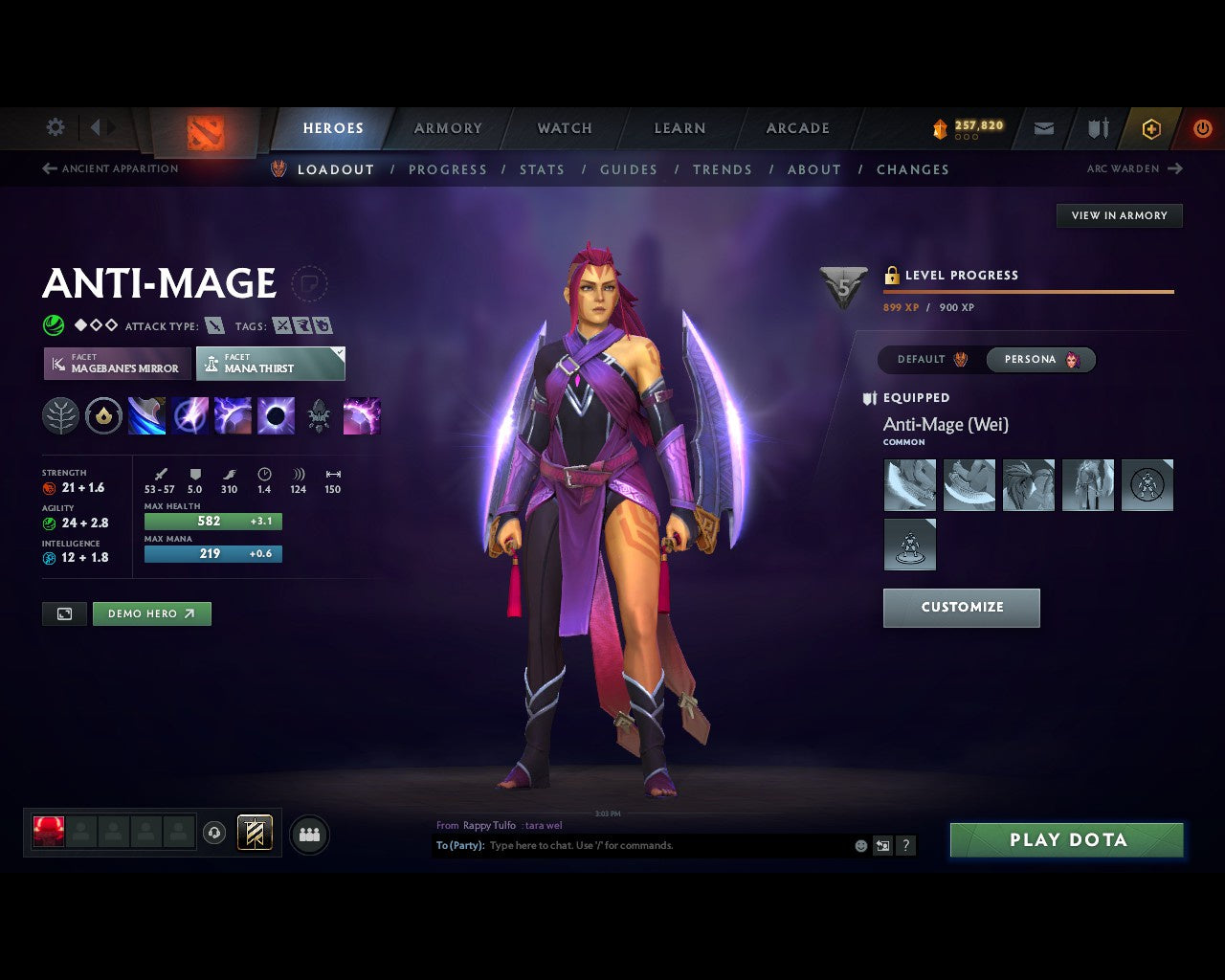Click the armory shield-and-sword icon

pyautogui.click(x=1097, y=128)
